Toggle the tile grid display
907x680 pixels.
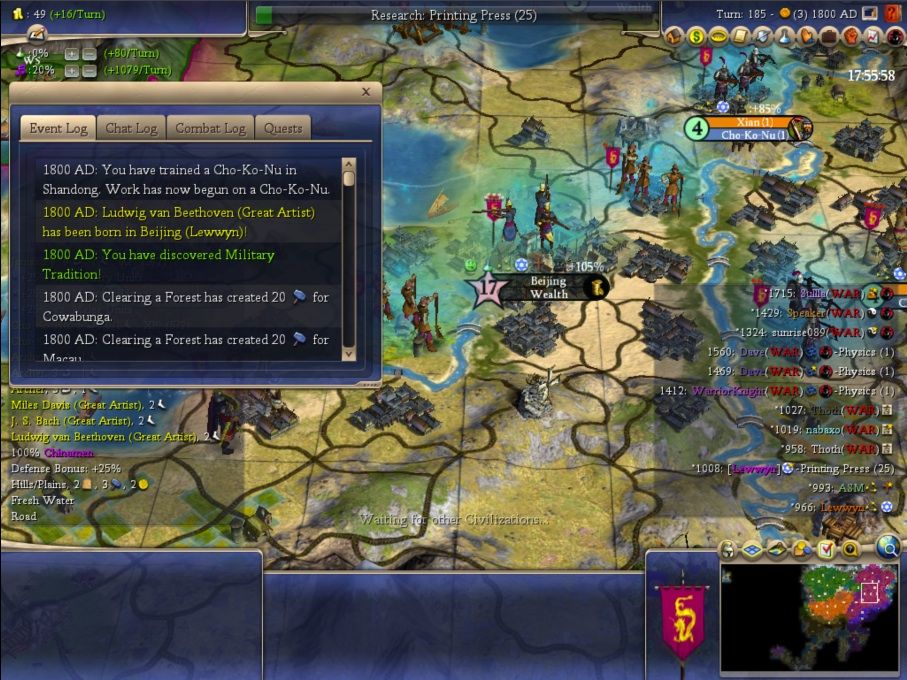coord(751,549)
